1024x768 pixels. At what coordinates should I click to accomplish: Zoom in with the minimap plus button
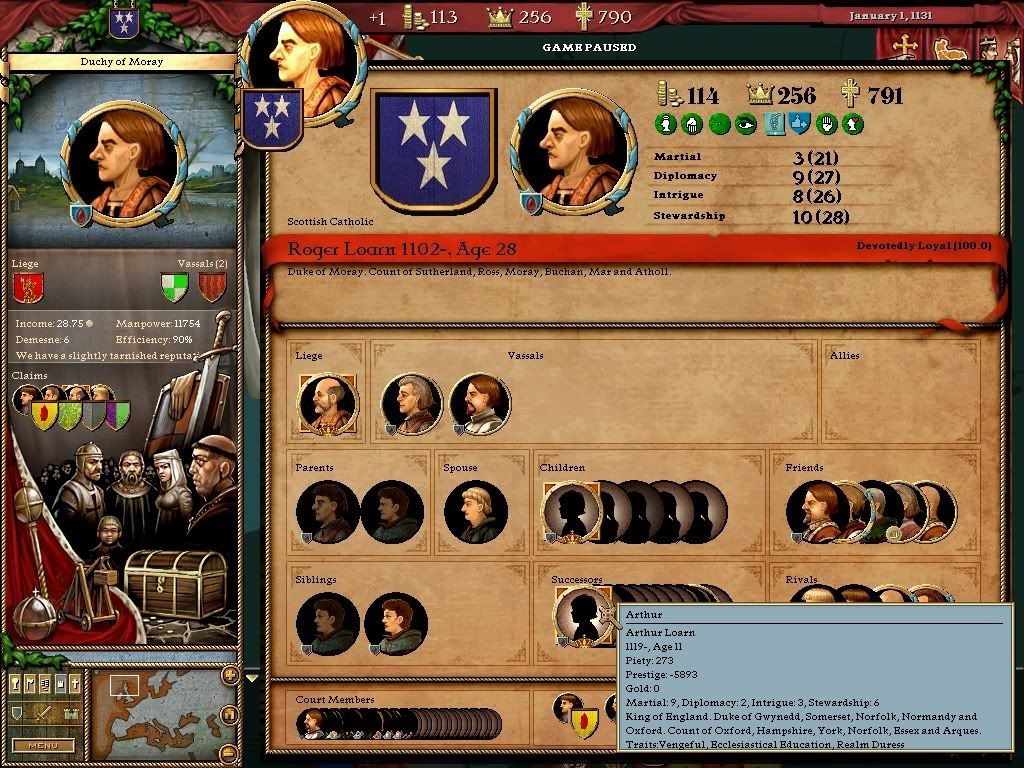230,675
